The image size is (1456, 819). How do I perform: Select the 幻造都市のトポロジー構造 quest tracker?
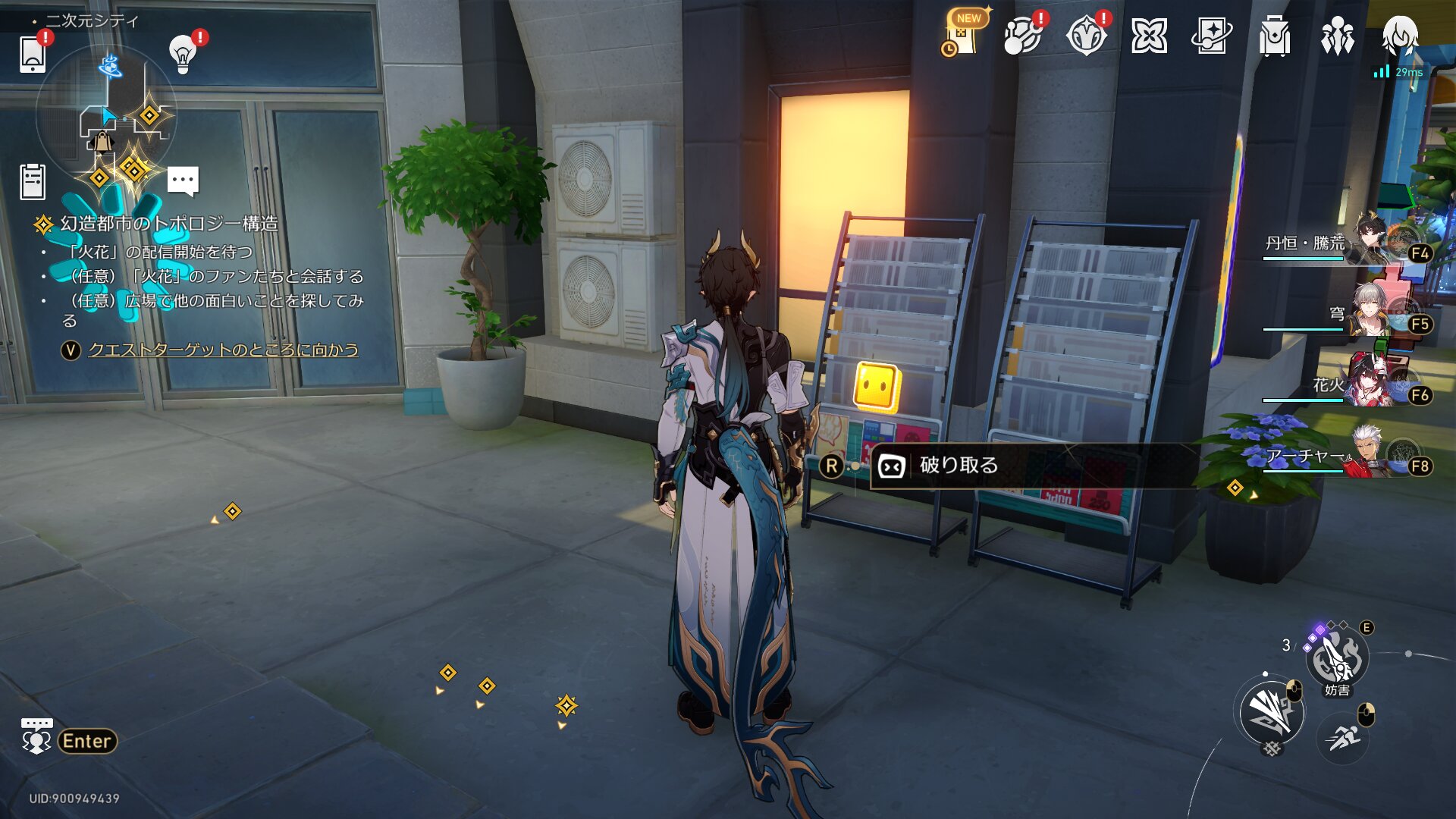168,224
